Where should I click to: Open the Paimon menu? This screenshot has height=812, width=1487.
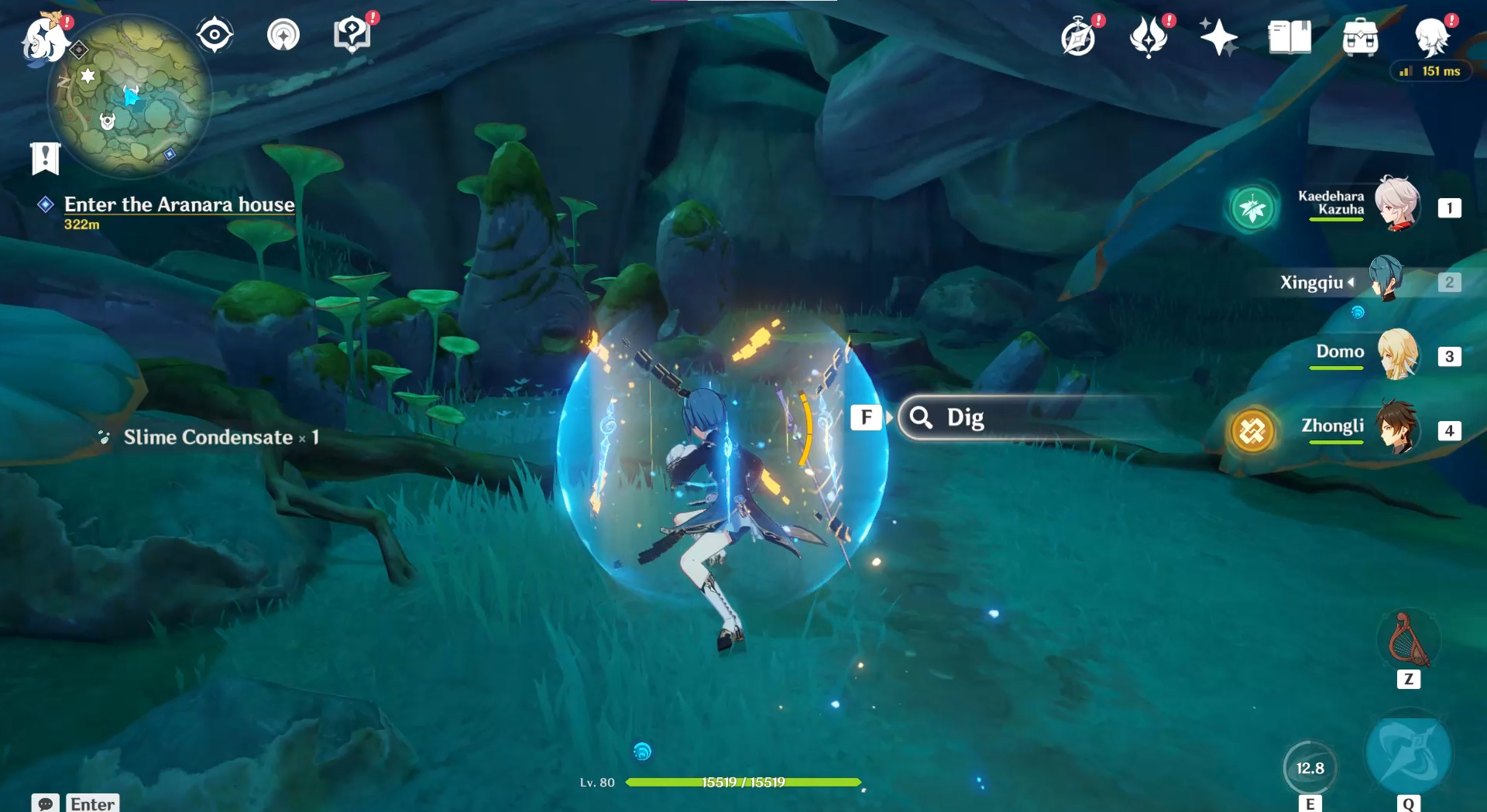pos(45,37)
